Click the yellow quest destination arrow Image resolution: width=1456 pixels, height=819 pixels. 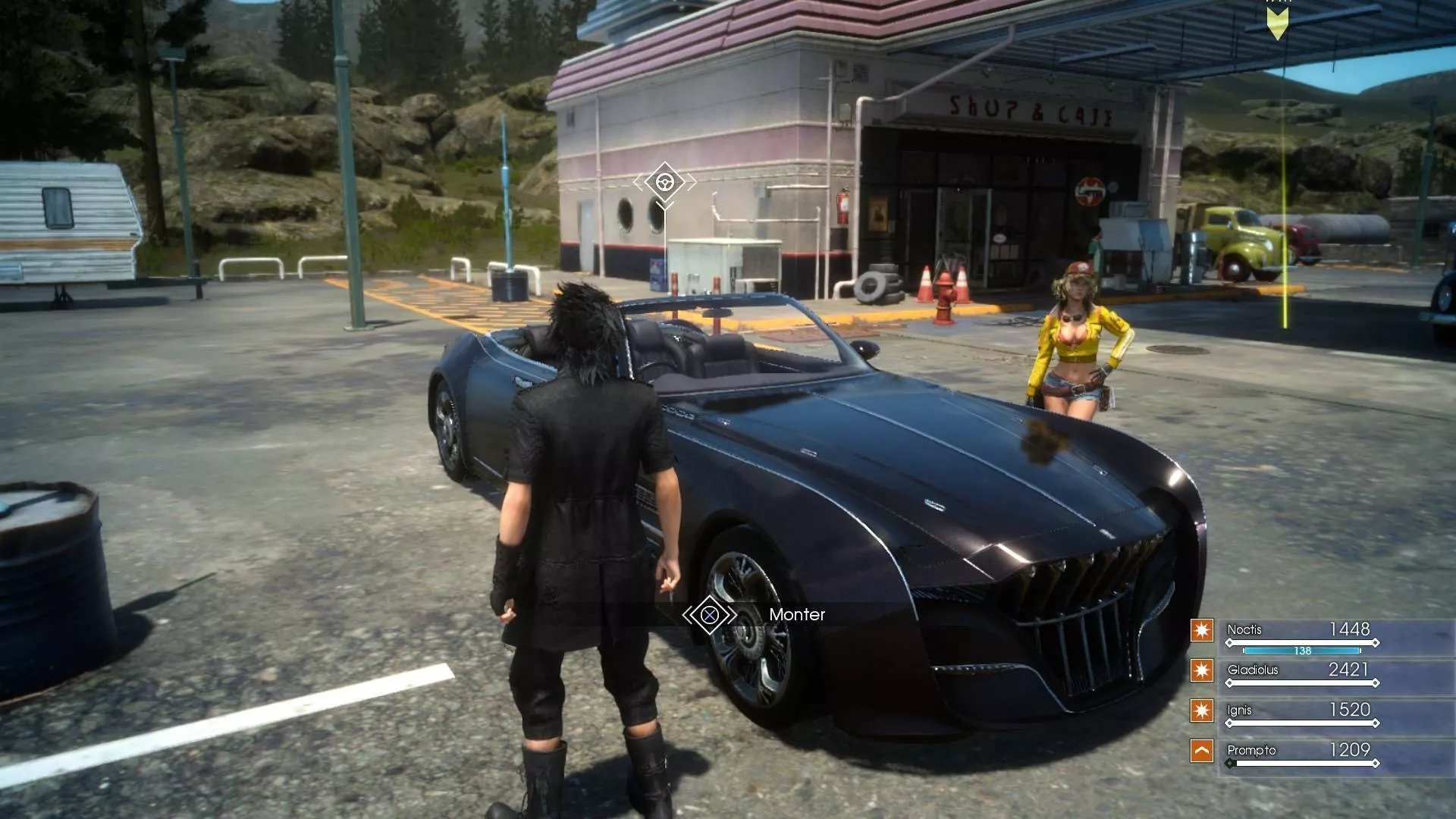(1278, 21)
